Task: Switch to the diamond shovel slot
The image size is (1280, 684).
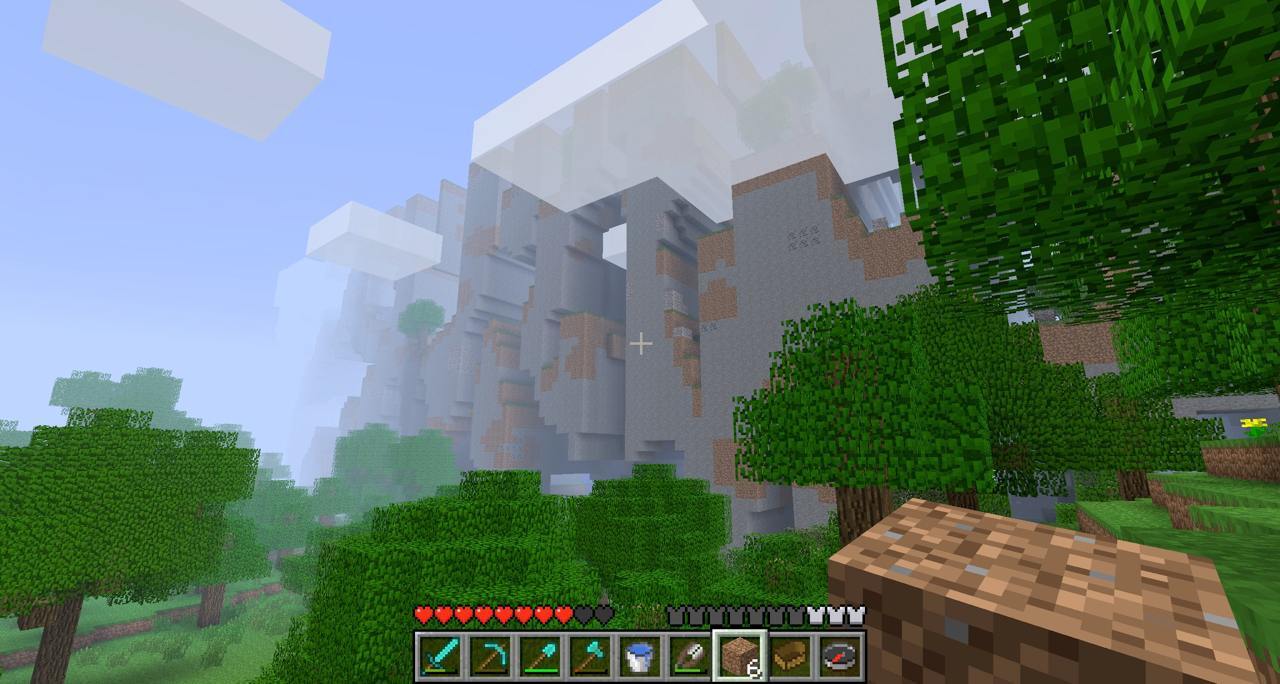Action: (x=539, y=656)
